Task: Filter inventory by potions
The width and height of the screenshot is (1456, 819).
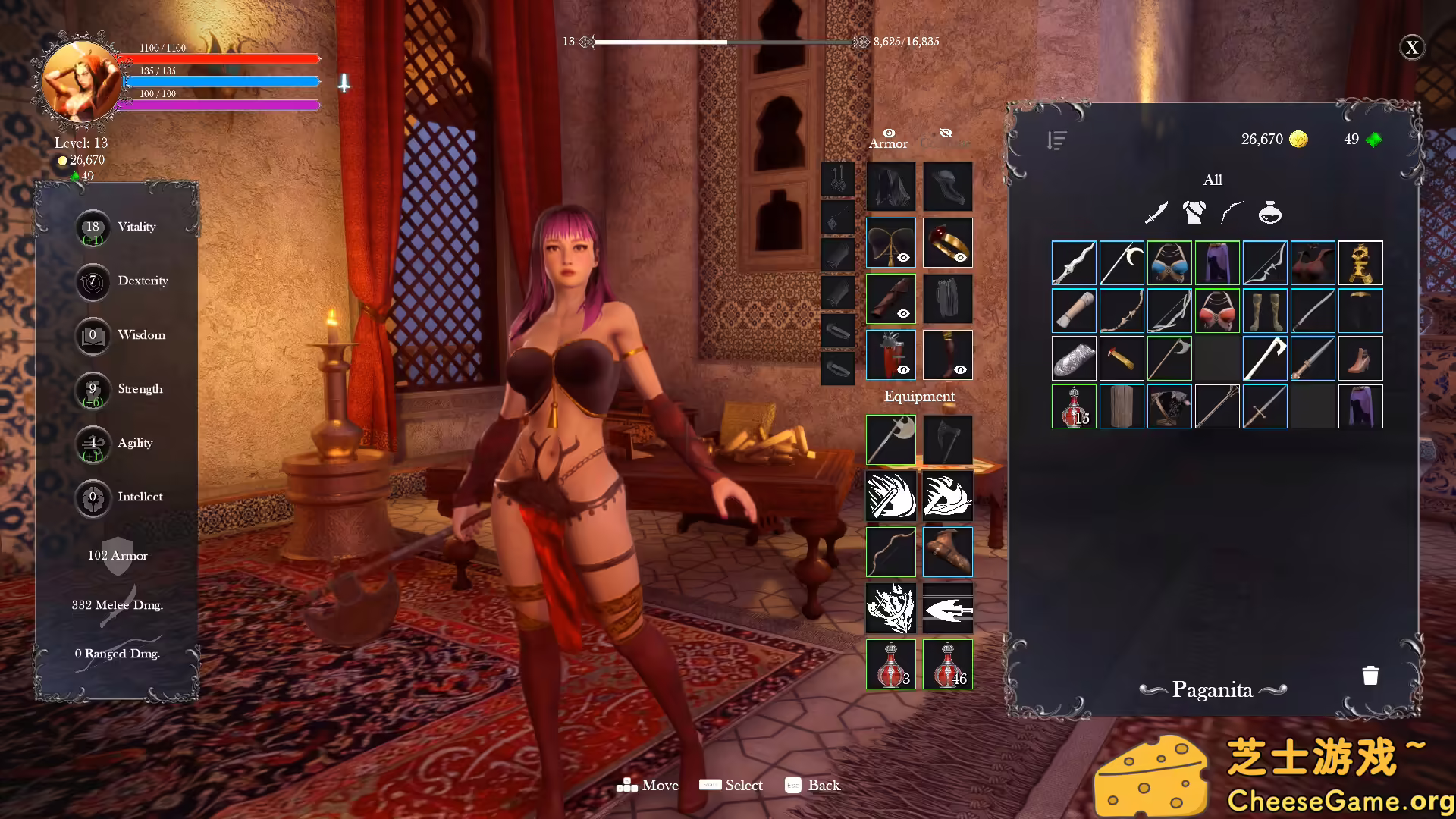Action: point(1270,213)
